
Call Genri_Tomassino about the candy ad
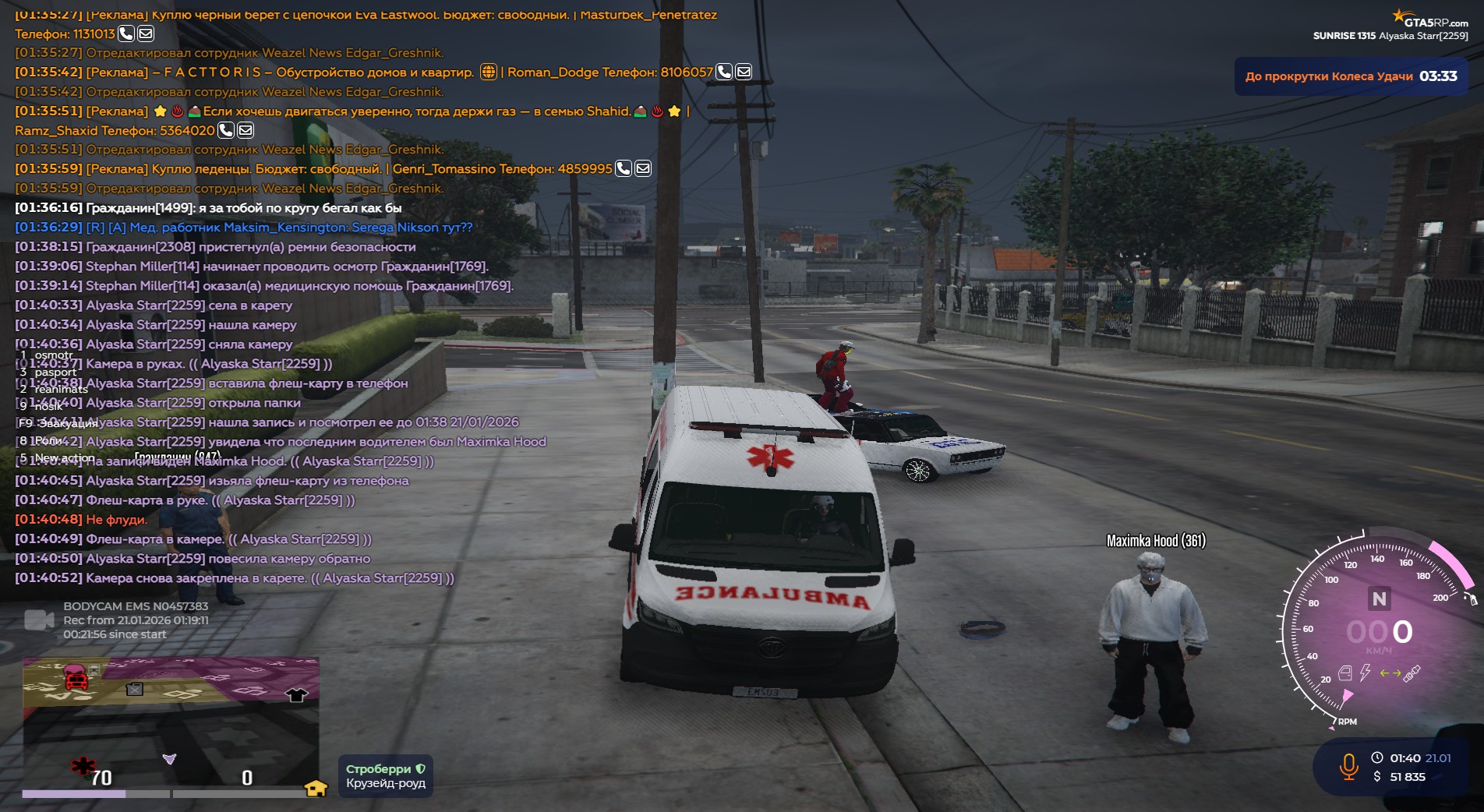click(624, 169)
